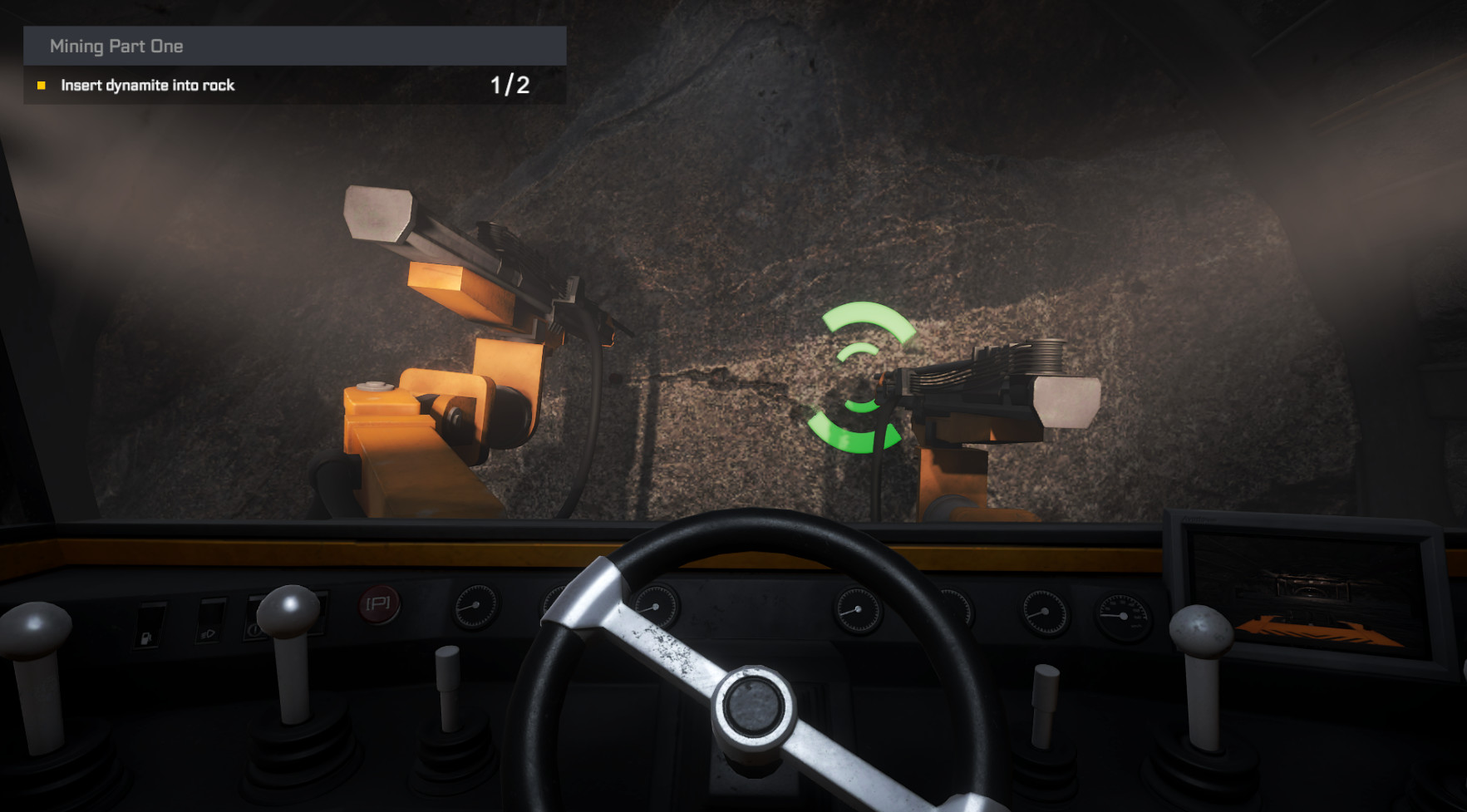
Task: Expand the Mining Part One objective panel
Action: pyautogui.click(x=295, y=47)
